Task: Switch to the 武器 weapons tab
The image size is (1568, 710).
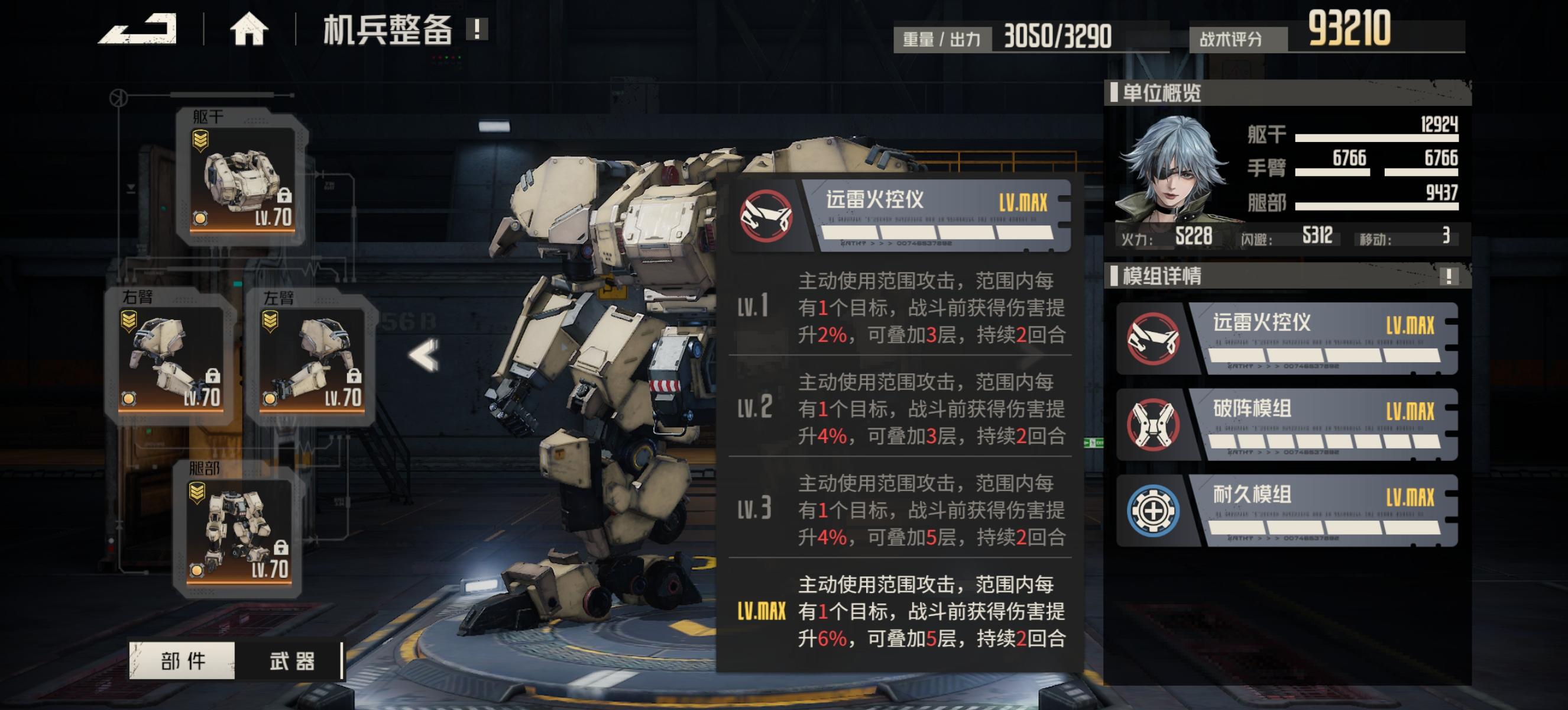Action: click(x=291, y=661)
